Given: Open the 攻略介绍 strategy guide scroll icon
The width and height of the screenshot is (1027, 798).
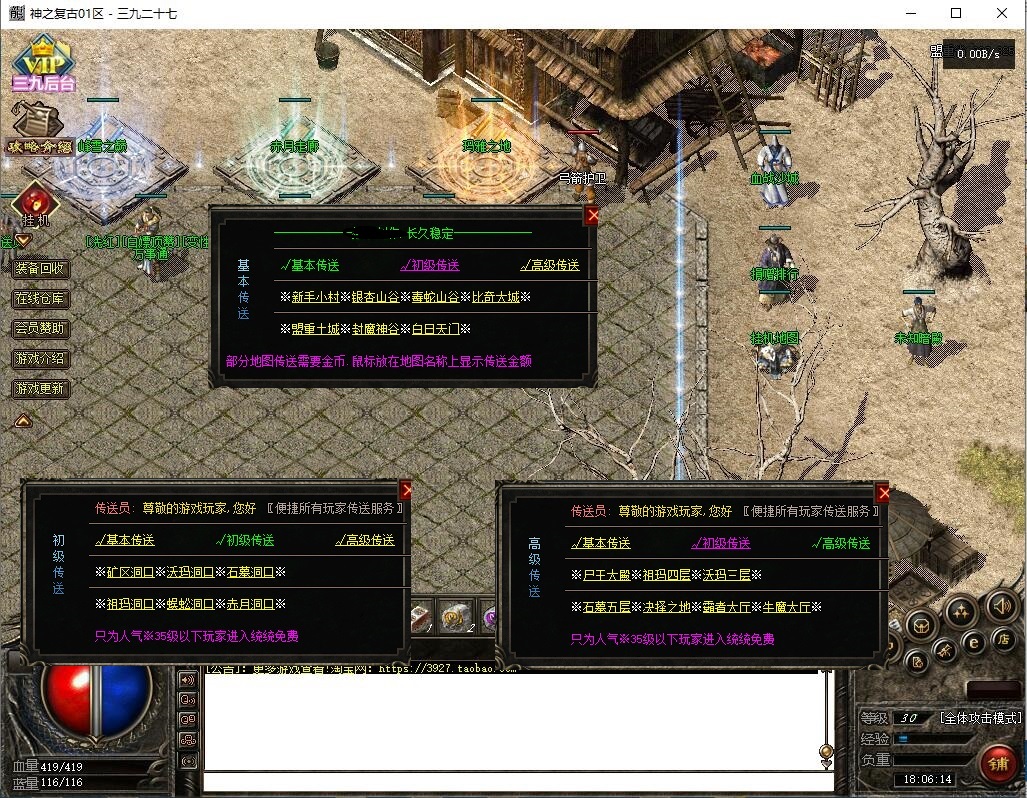Looking at the screenshot, I should pos(40,128).
